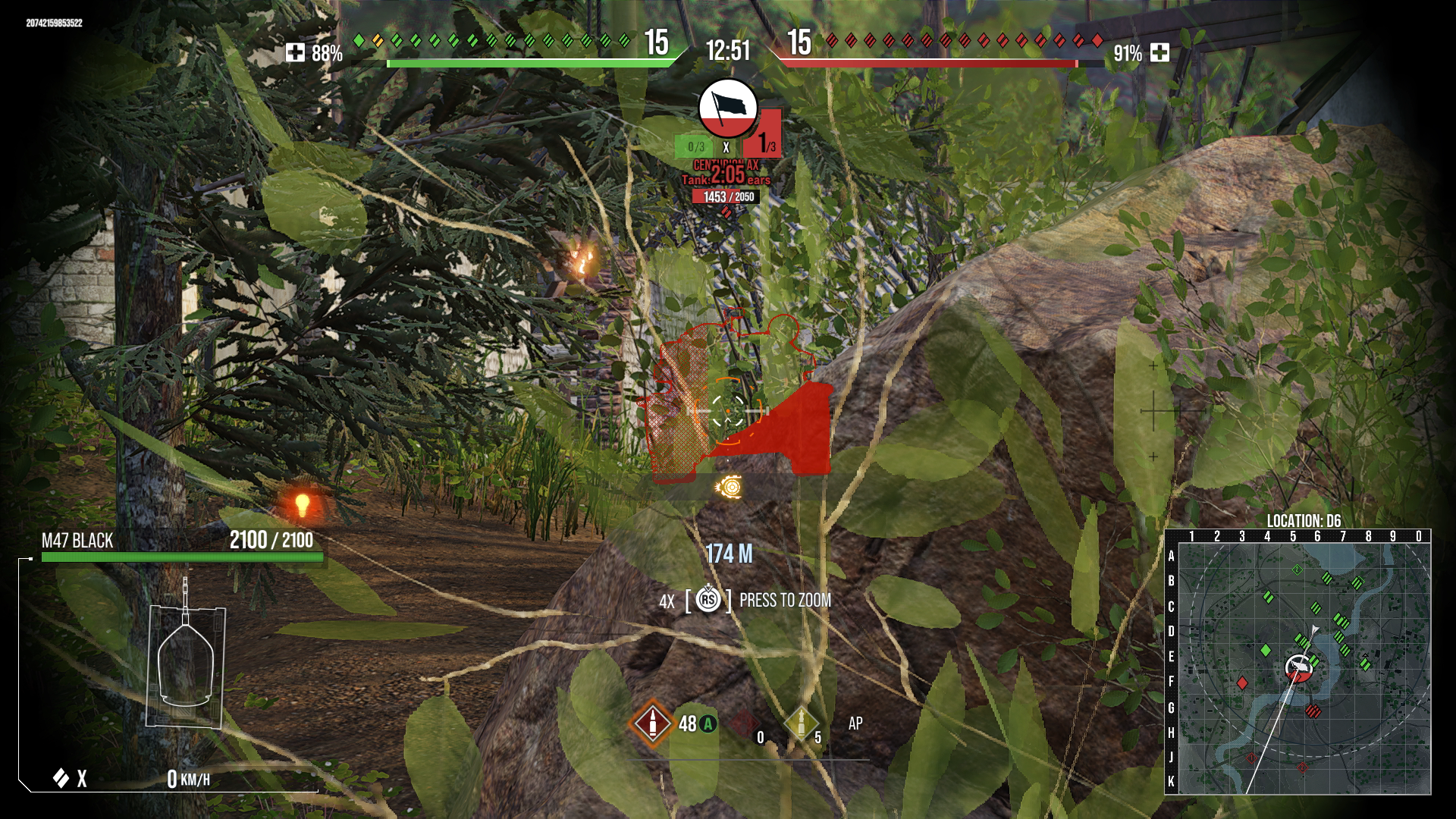Select the yellow shell with 5 rounds
1456x819 pixels.
(x=802, y=725)
